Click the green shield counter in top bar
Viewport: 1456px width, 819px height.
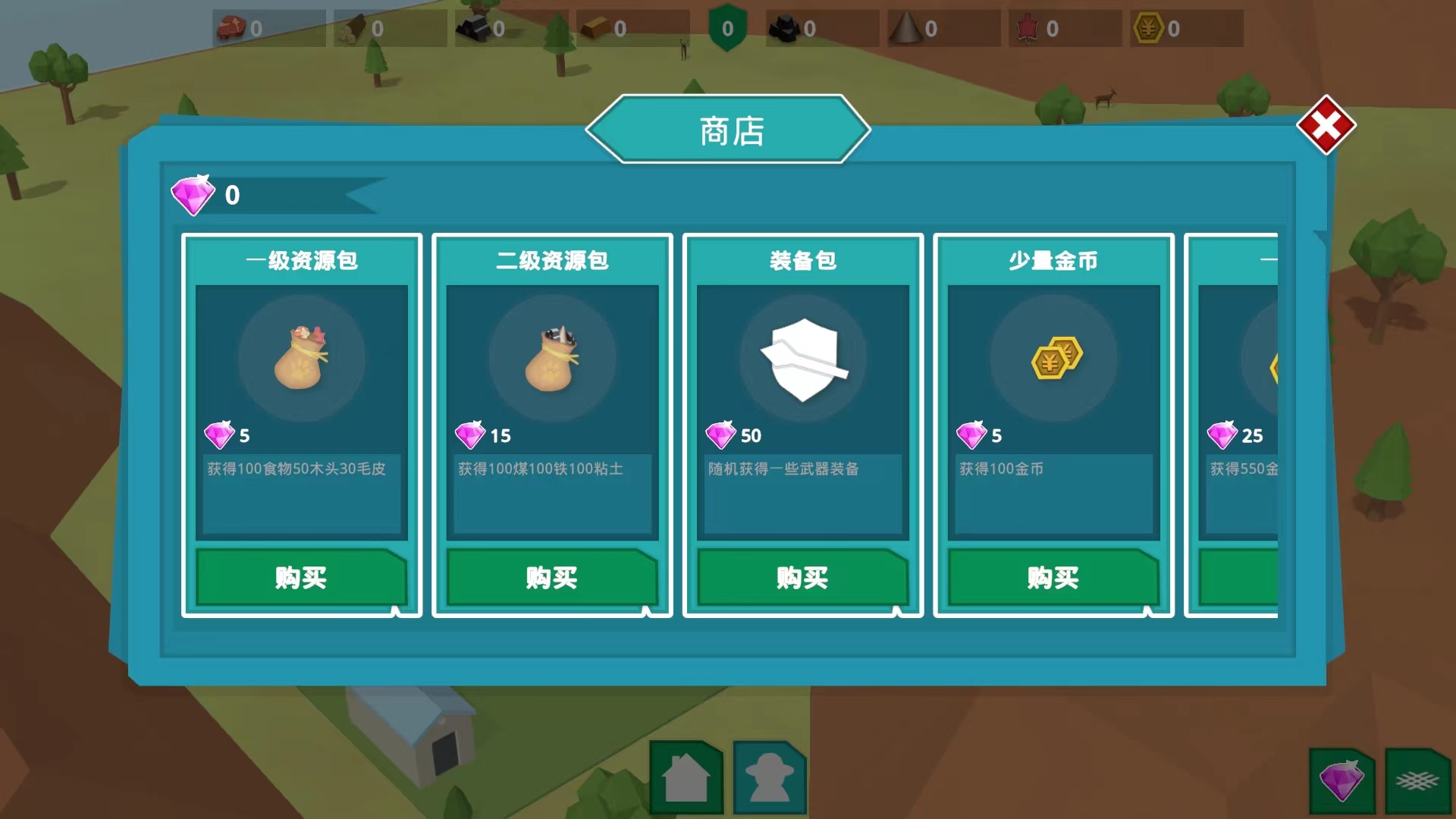727,27
